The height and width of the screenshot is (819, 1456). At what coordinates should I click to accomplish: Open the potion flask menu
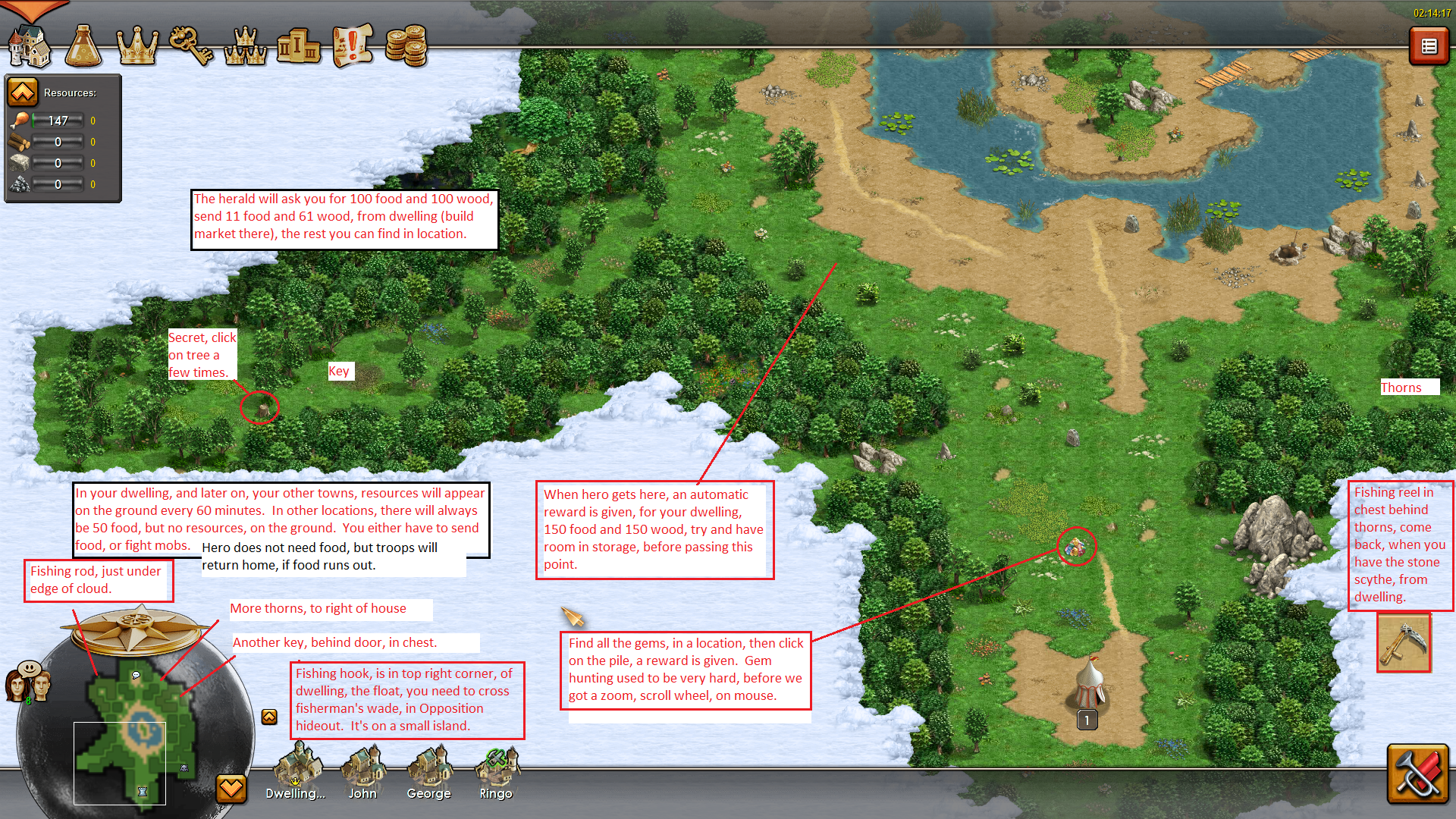pos(83,47)
